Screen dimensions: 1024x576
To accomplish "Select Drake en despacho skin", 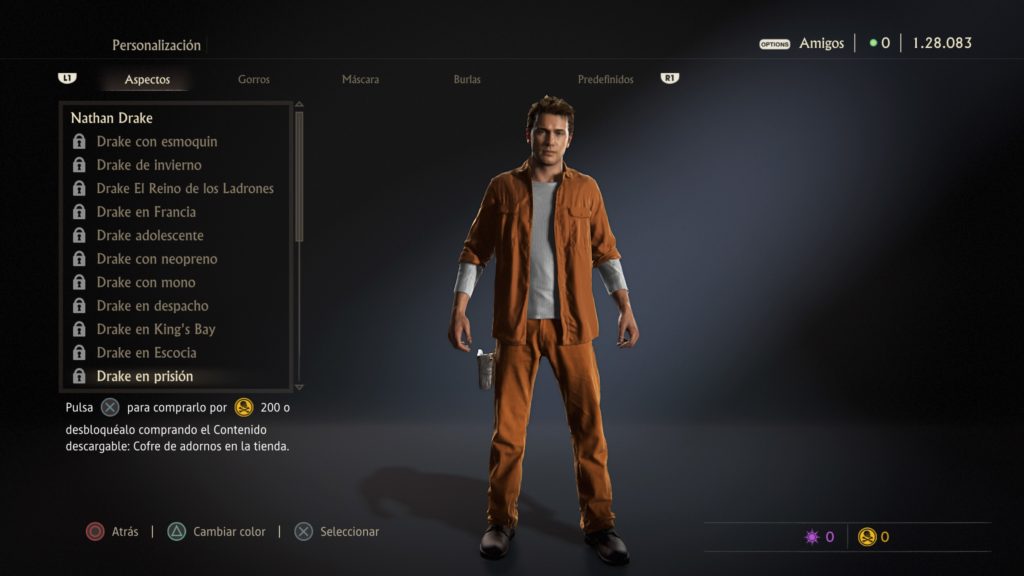I will pyautogui.click(x=152, y=306).
